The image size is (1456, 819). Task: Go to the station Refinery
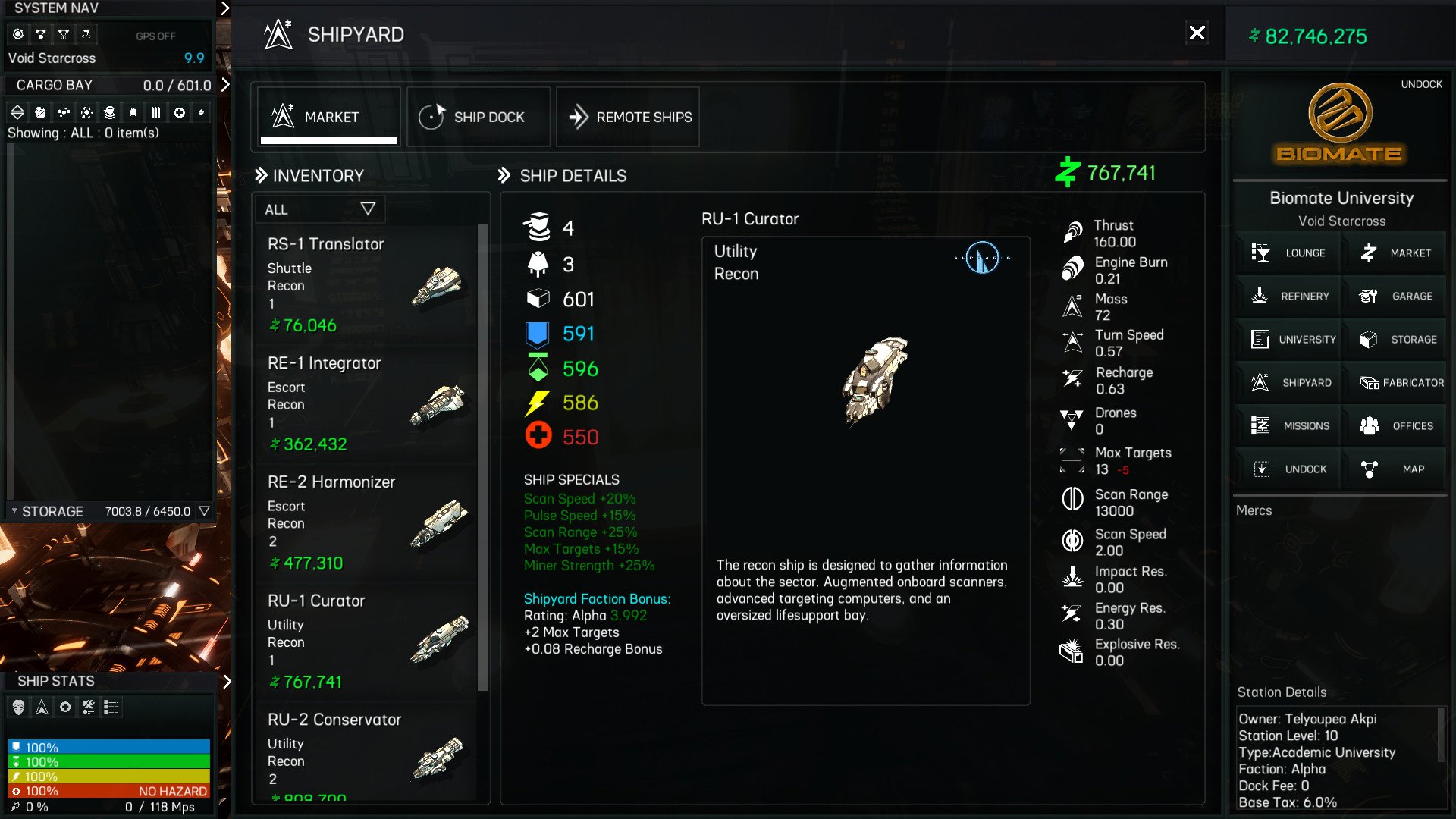pyautogui.click(x=1288, y=296)
